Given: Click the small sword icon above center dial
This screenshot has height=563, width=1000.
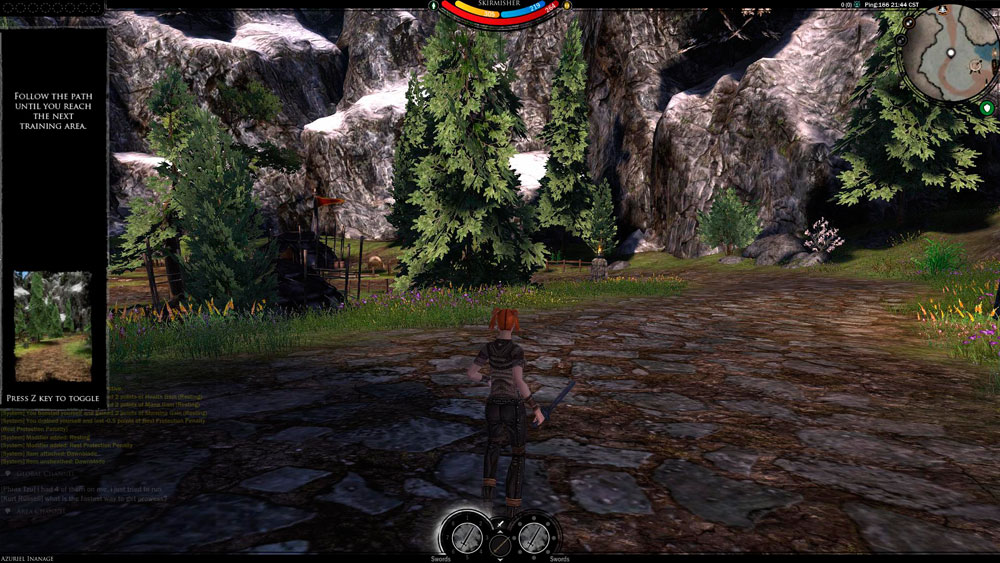Looking at the screenshot, I should click(500, 524).
